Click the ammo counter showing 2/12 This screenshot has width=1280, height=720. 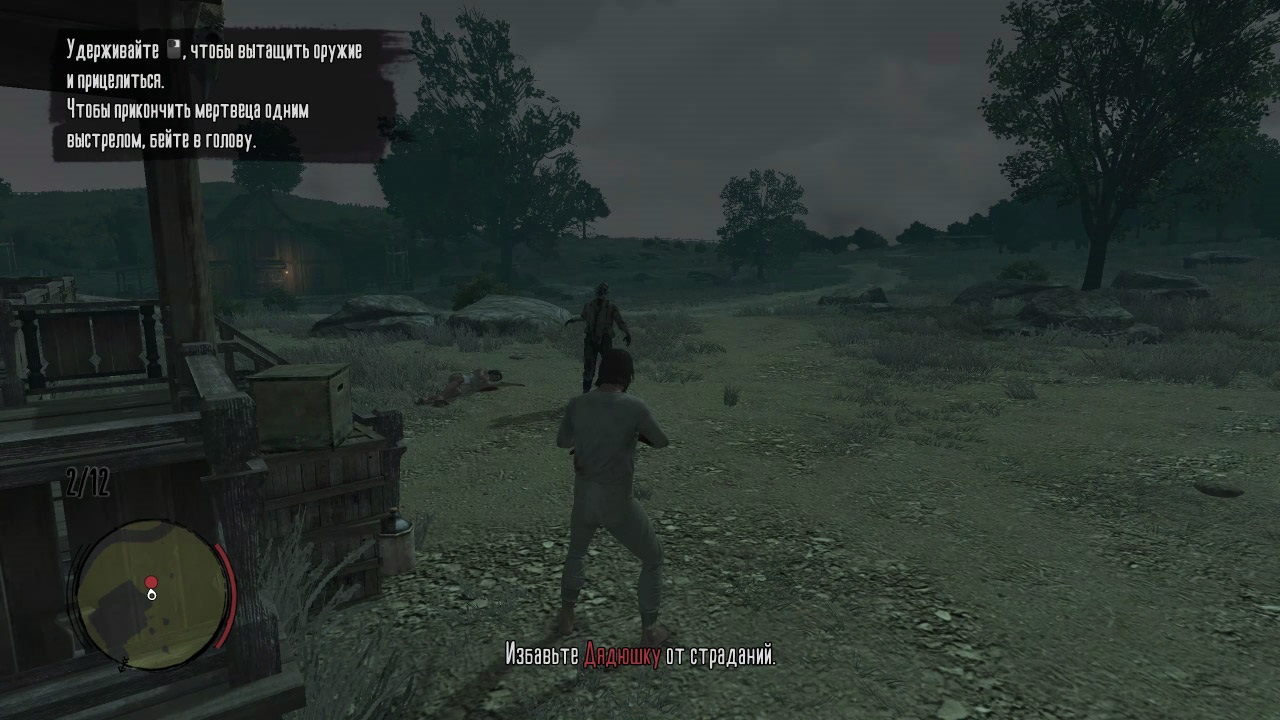(x=88, y=481)
